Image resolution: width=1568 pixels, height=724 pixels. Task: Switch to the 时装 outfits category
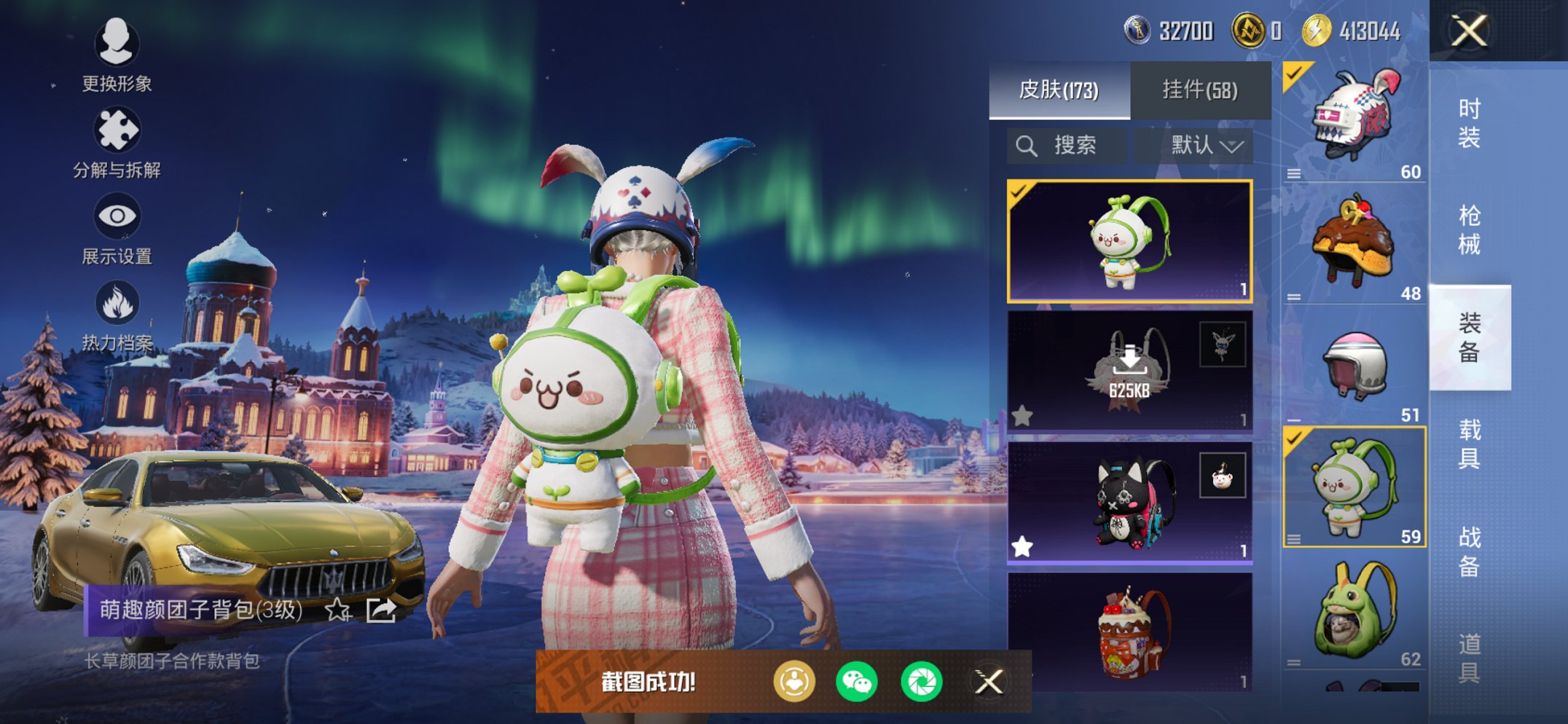[x=1469, y=122]
